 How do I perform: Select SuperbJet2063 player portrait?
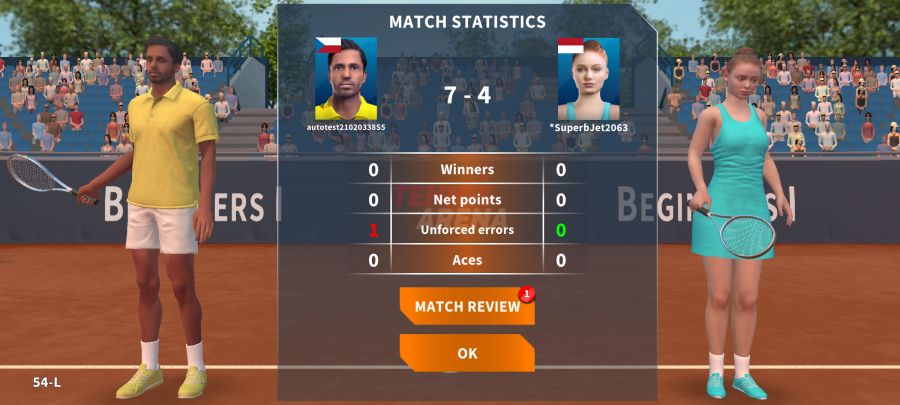point(588,79)
